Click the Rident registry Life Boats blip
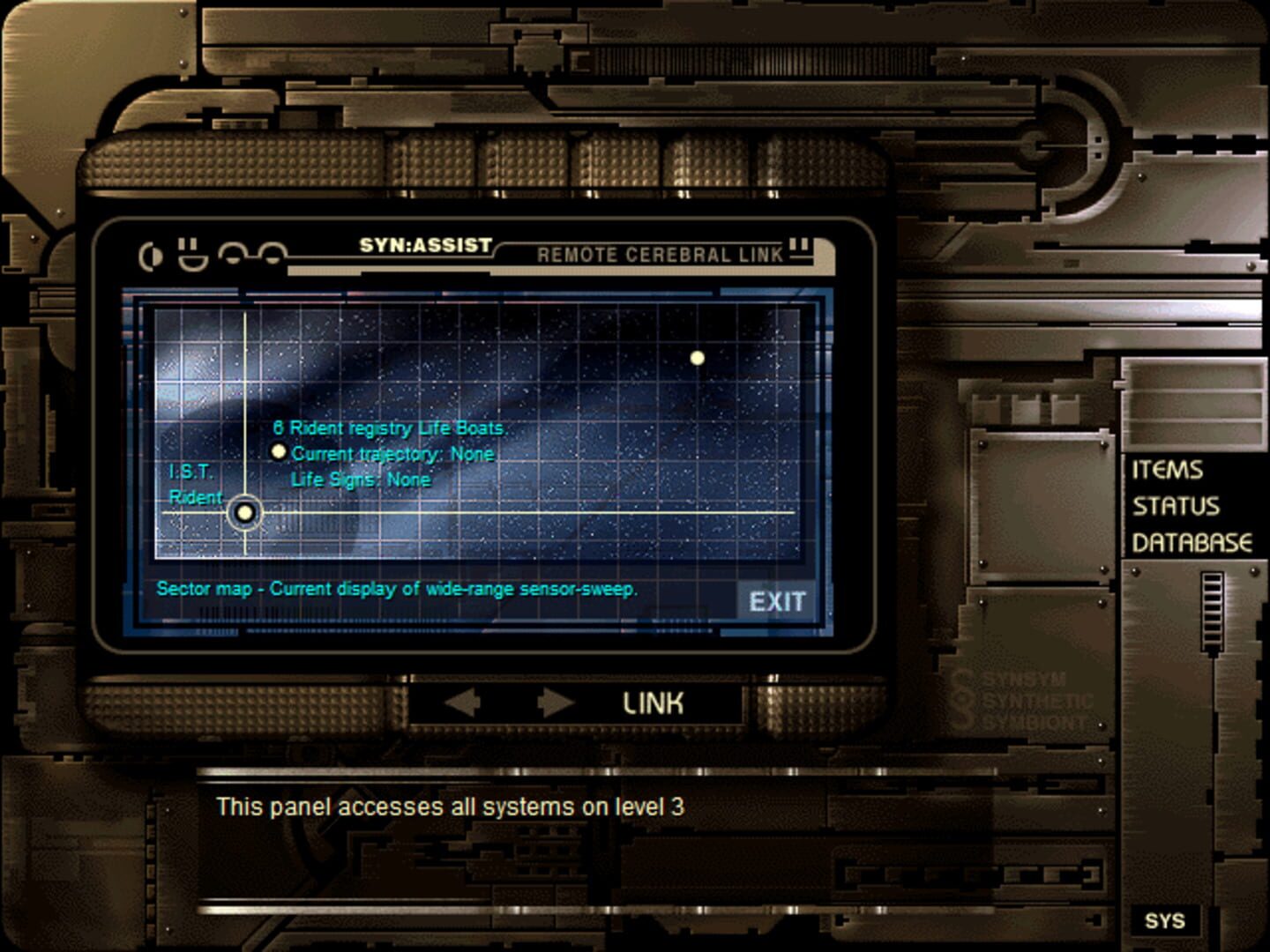 pyautogui.click(x=280, y=452)
